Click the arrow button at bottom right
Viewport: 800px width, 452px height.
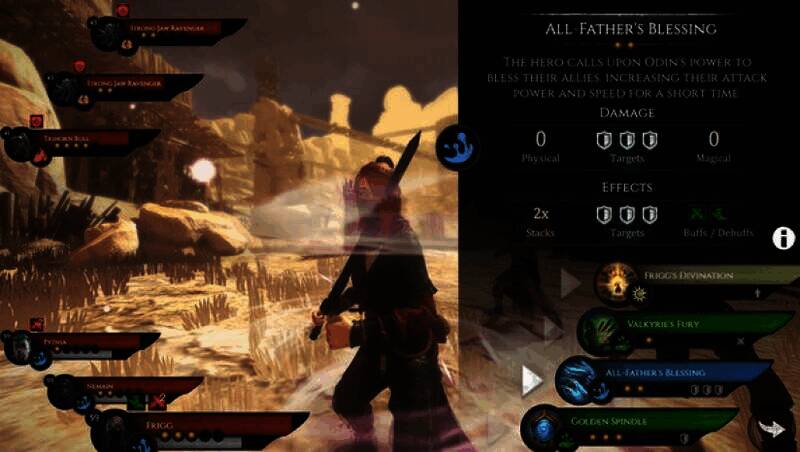click(x=772, y=428)
